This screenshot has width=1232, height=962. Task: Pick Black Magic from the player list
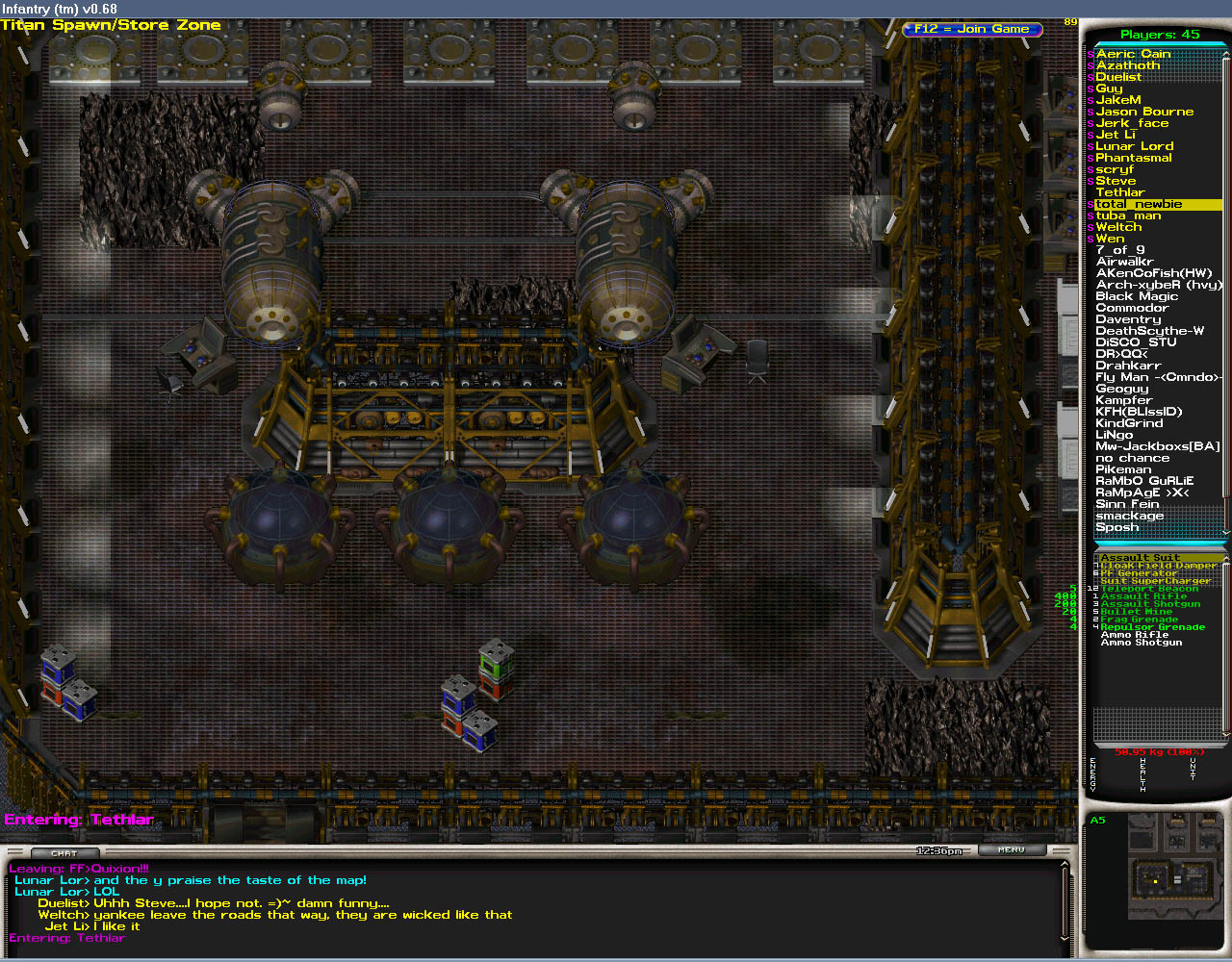coord(1136,296)
